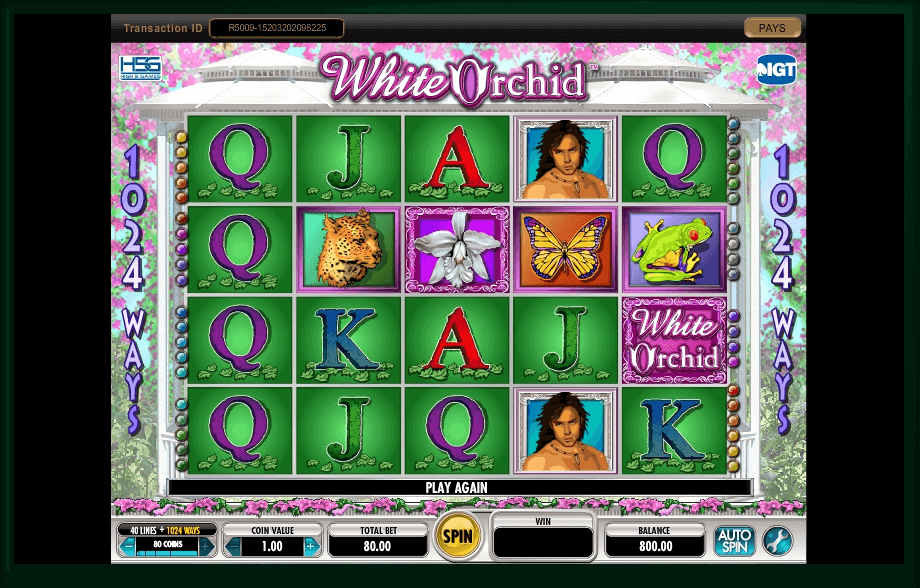The height and width of the screenshot is (588, 920).
Task: Increase the coin value with the plus arrow
Action: point(310,546)
